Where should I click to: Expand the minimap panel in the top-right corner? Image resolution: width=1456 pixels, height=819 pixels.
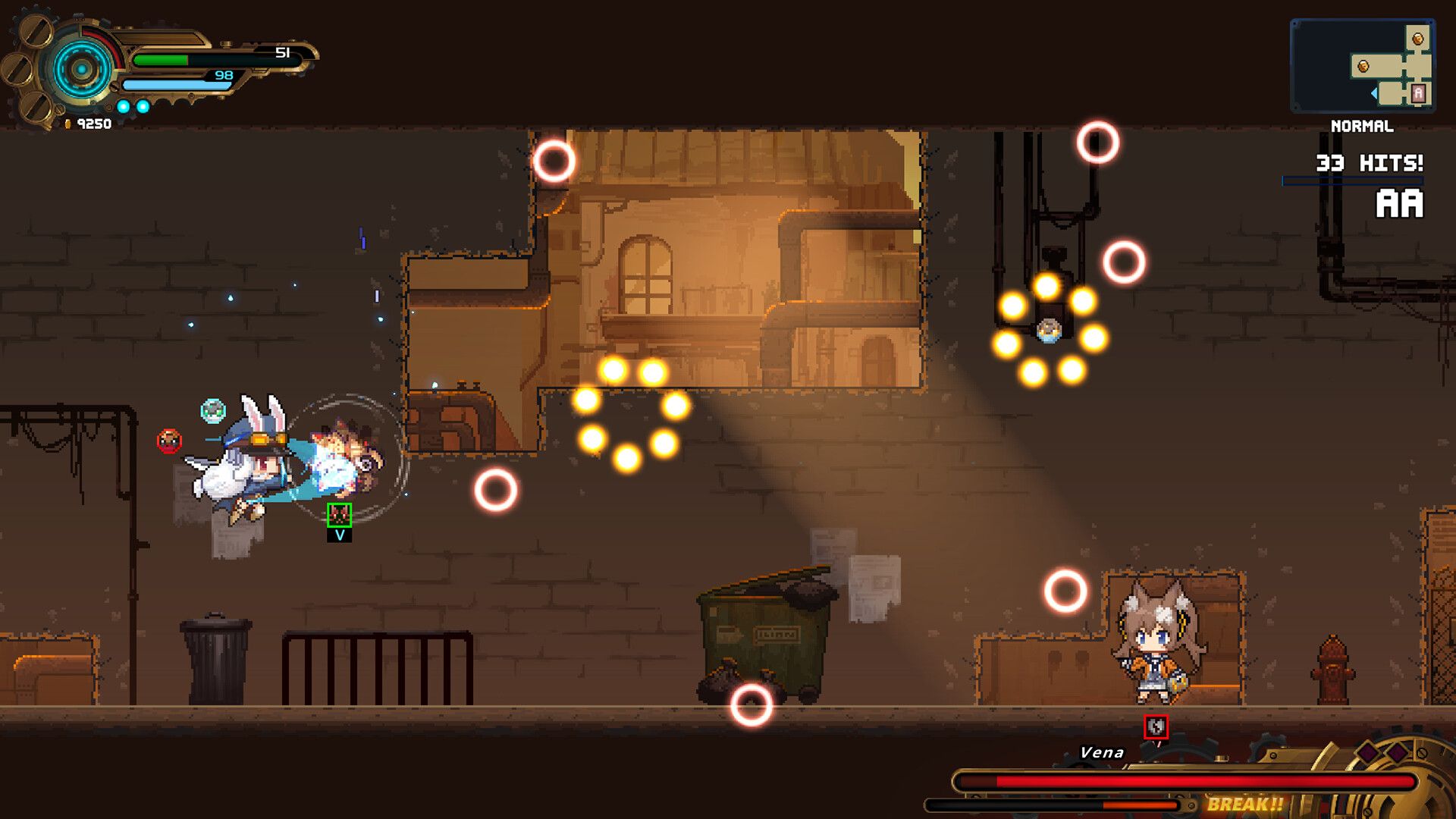point(1365,64)
